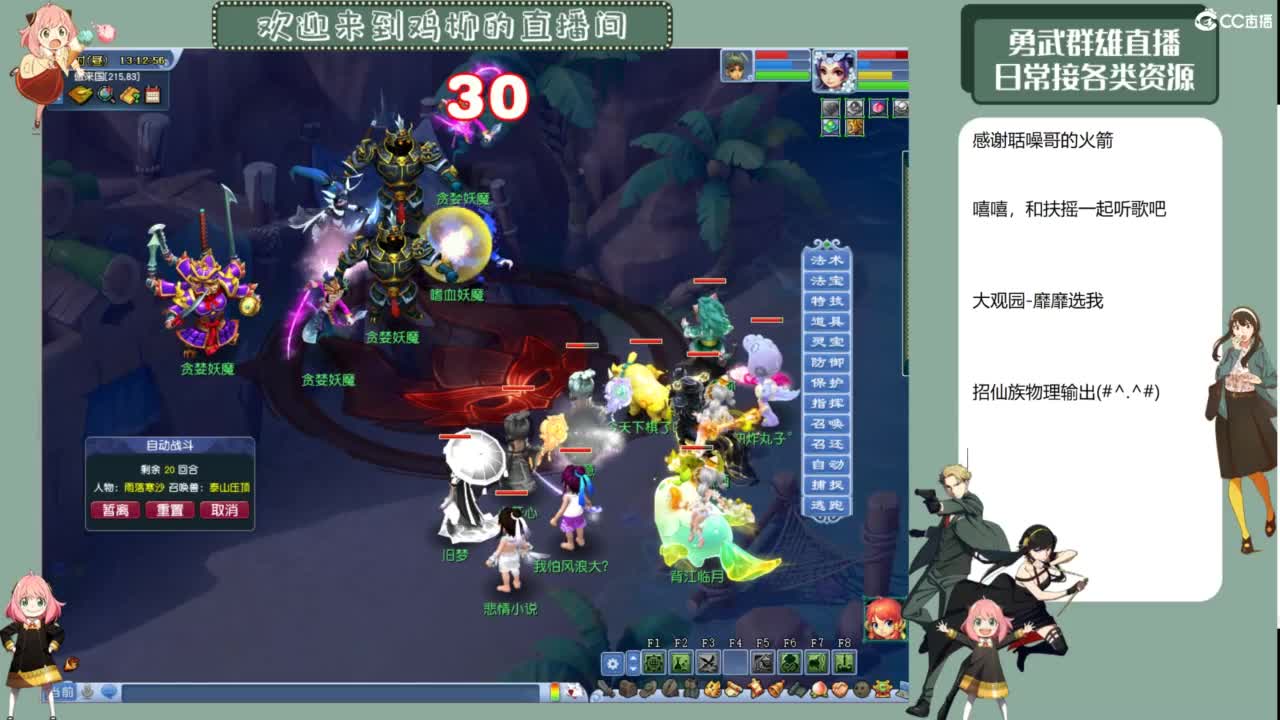Select 法术 spells from the battle menu
The image size is (1280, 720).
click(x=825, y=261)
